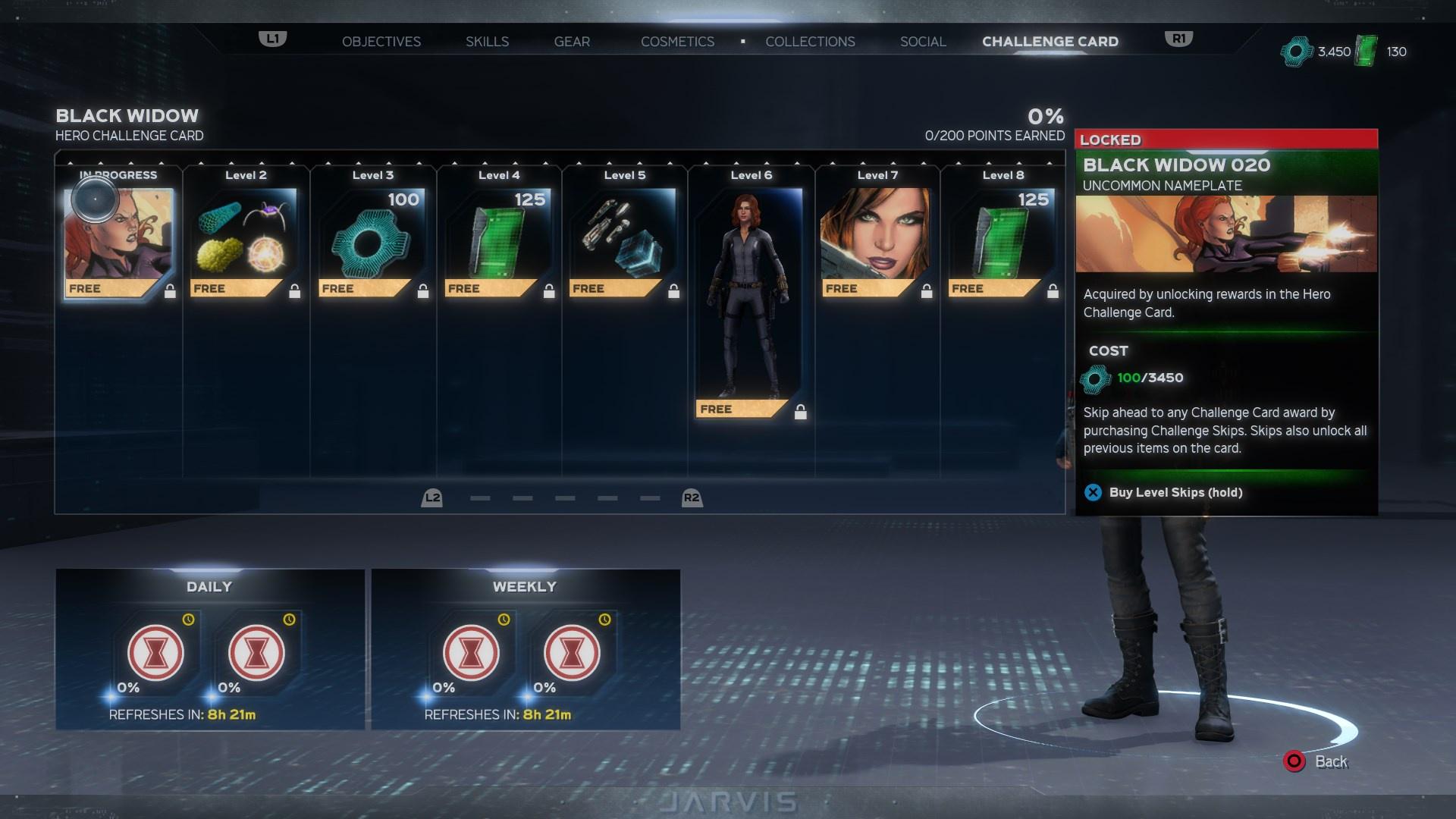Image resolution: width=1456 pixels, height=819 pixels.
Task: Open the second Weekly challenge
Action: (x=572, y=652)
